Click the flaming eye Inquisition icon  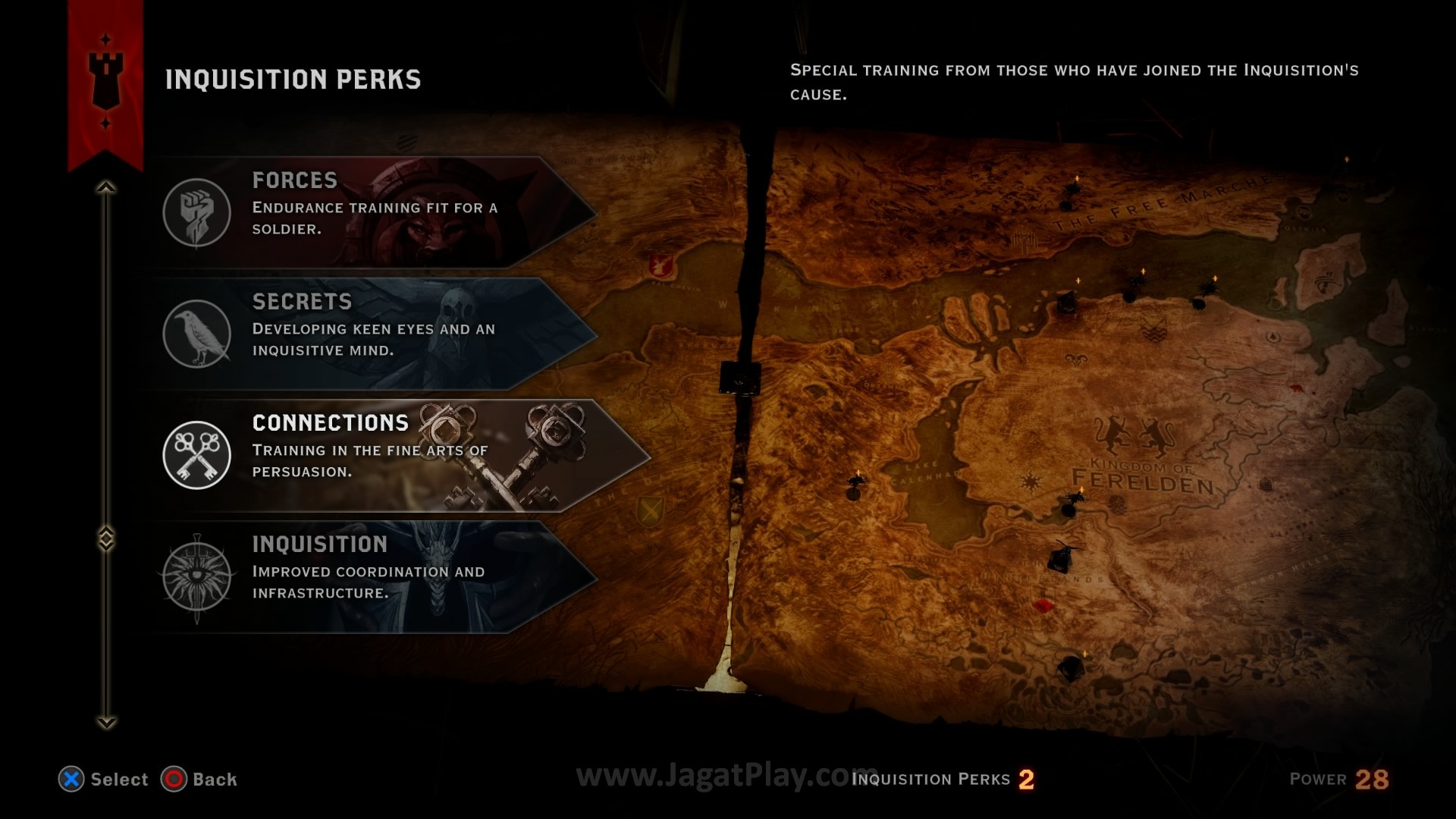point(197,576)
